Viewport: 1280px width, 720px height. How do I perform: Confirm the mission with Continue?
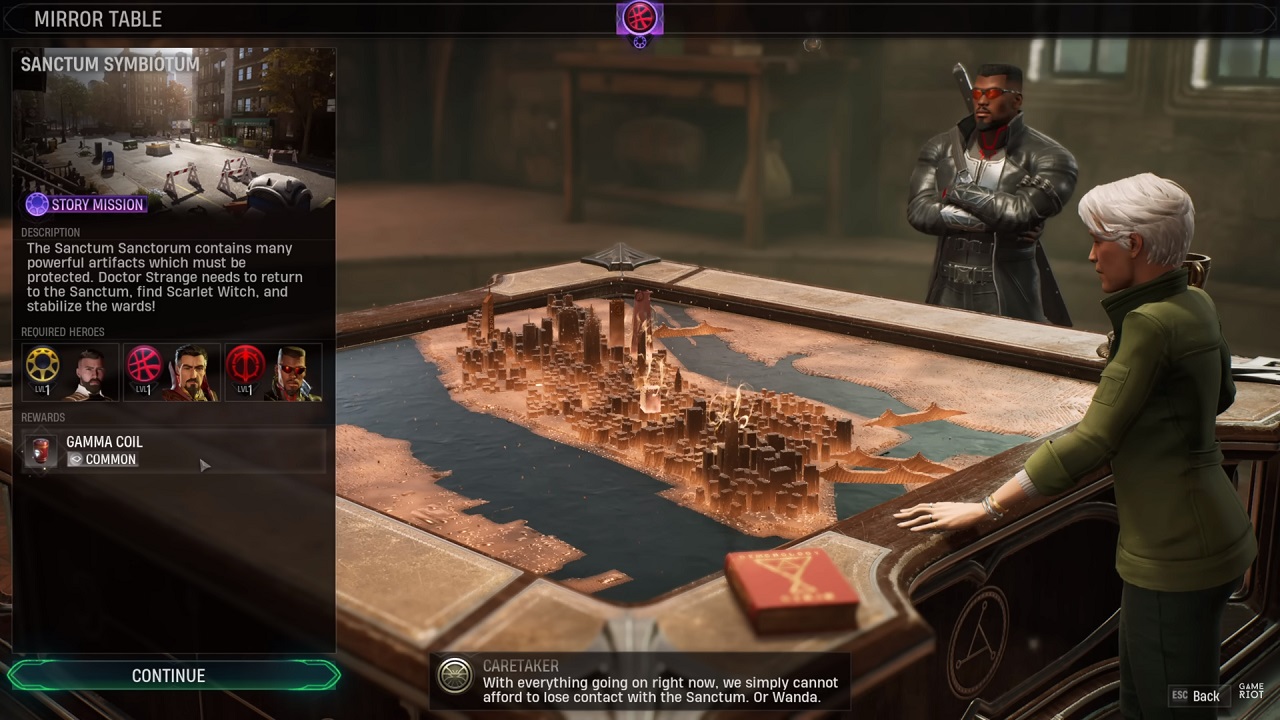(169, 676)
